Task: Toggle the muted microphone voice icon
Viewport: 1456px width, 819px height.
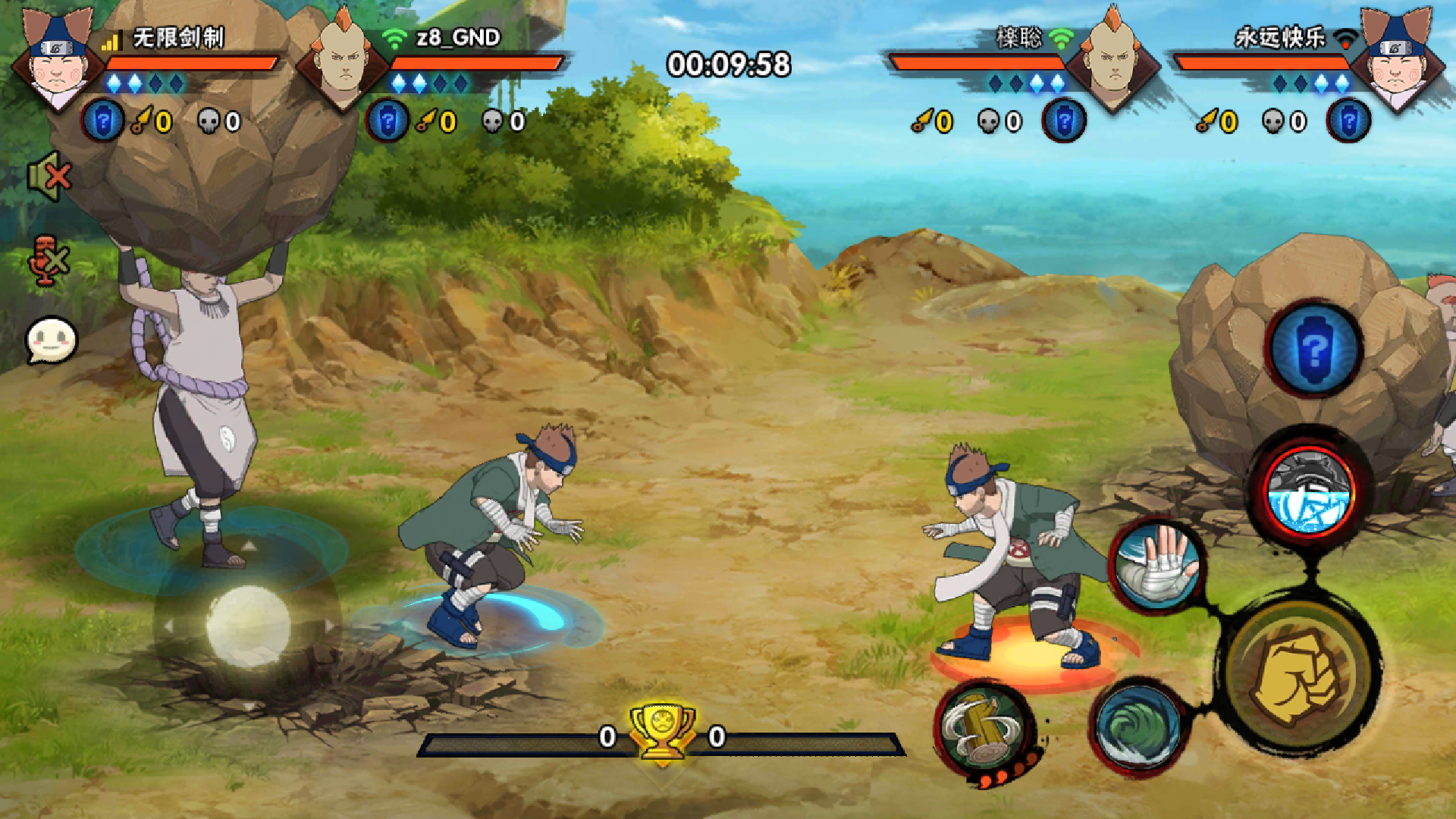Action: (x=48, y=260)
